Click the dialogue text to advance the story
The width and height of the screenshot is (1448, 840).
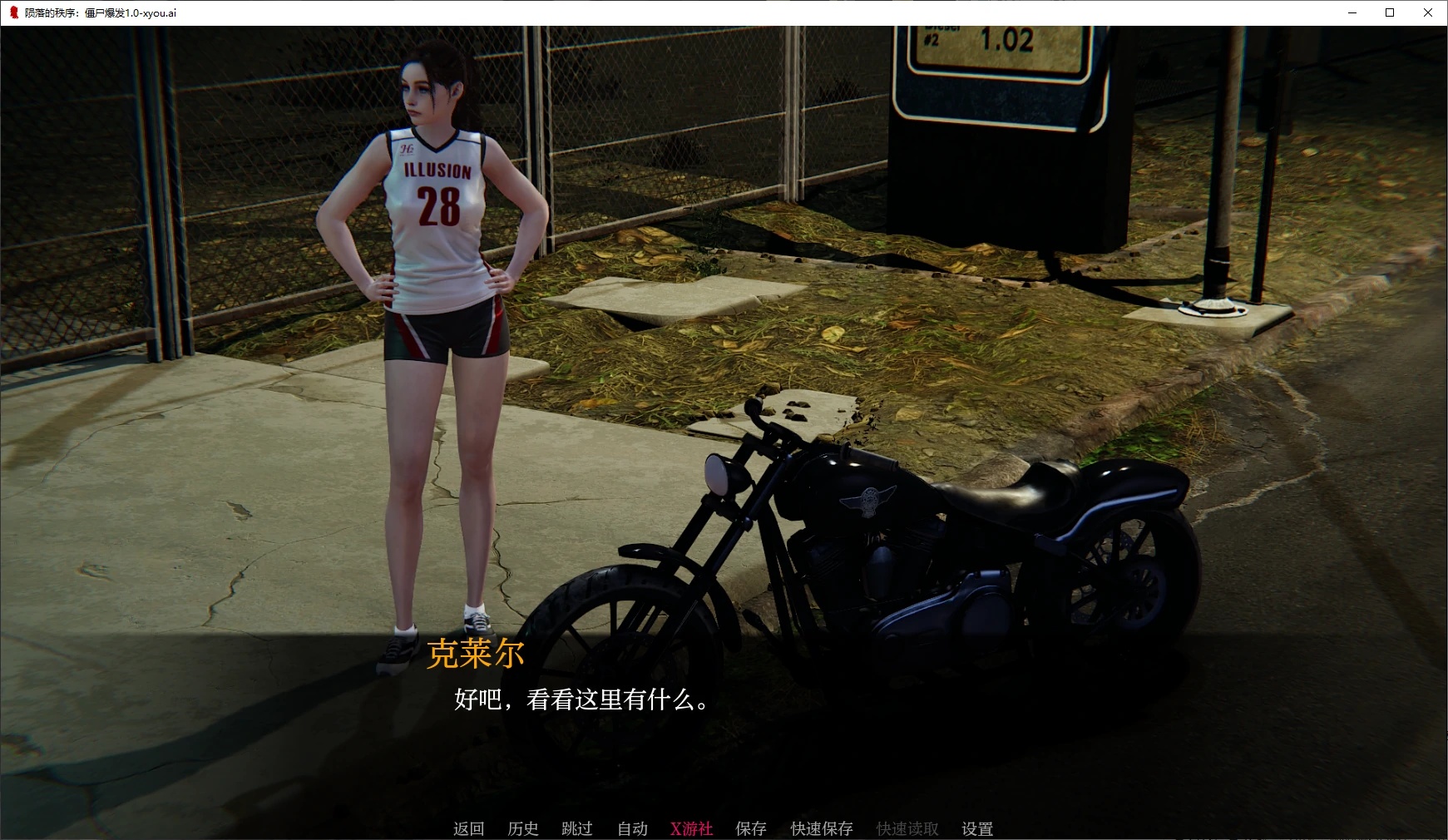click(581, 701)
